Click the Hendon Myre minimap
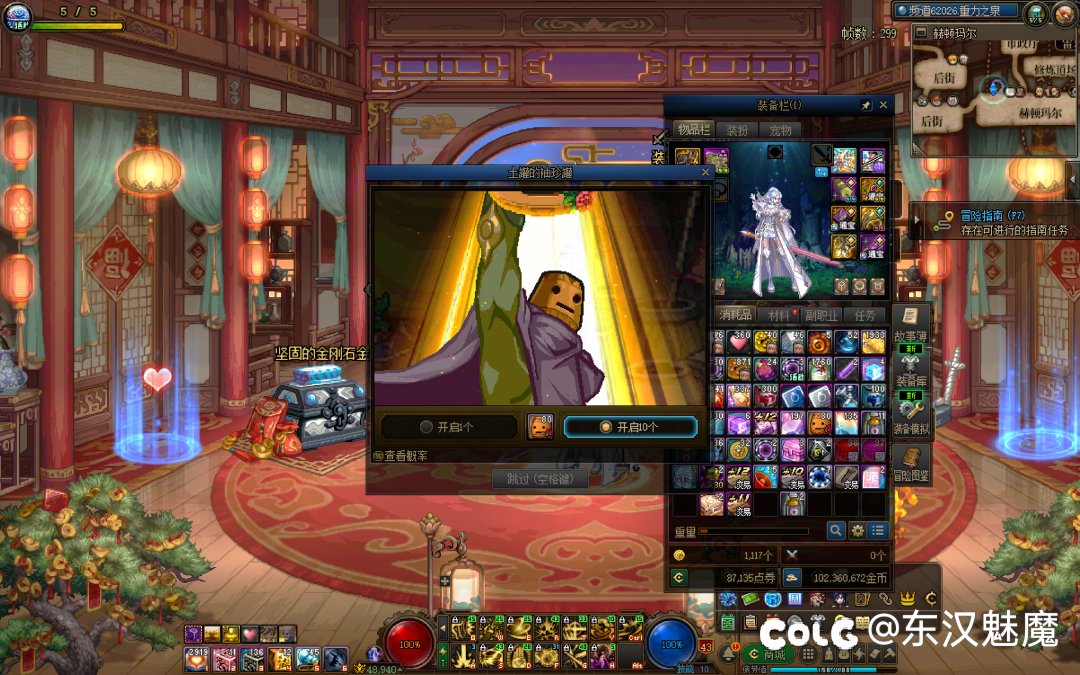Image resolution: width=1080 pixels, height=675 pixels. 995,92
